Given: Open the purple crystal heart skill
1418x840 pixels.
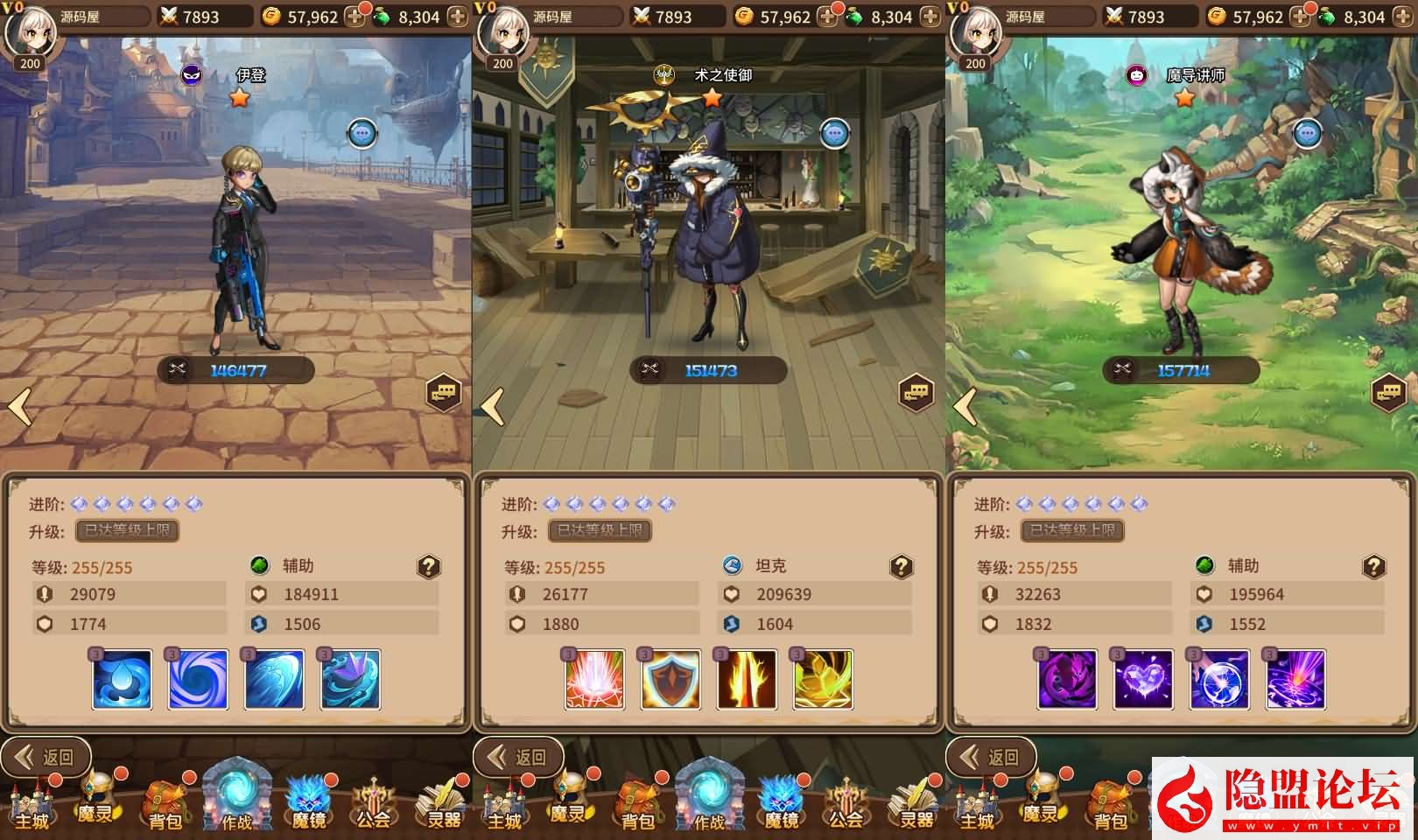Looking at the screenshot, I should pyautogui.click(x=1144, y=679).
